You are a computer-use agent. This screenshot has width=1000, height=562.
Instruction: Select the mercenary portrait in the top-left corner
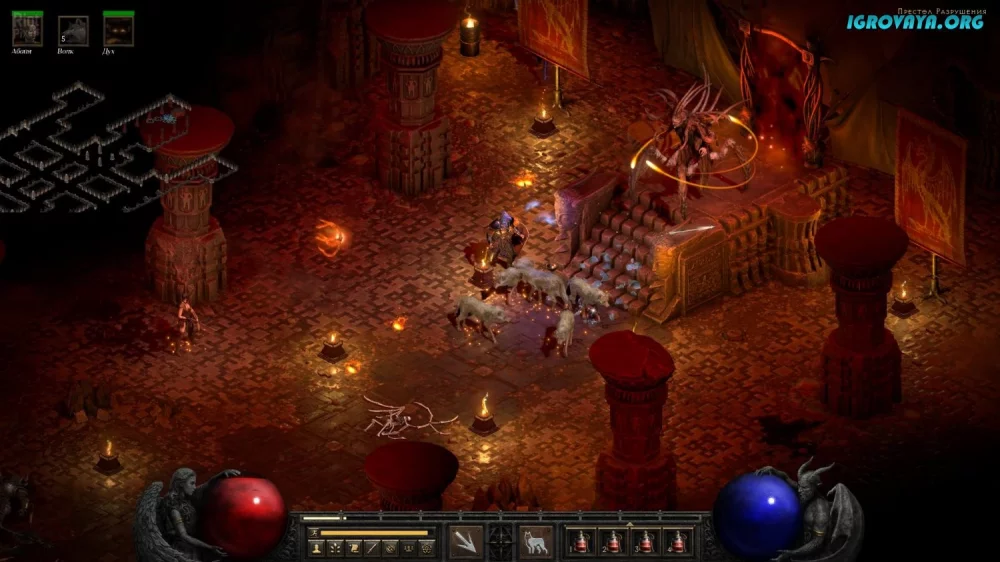27,30
